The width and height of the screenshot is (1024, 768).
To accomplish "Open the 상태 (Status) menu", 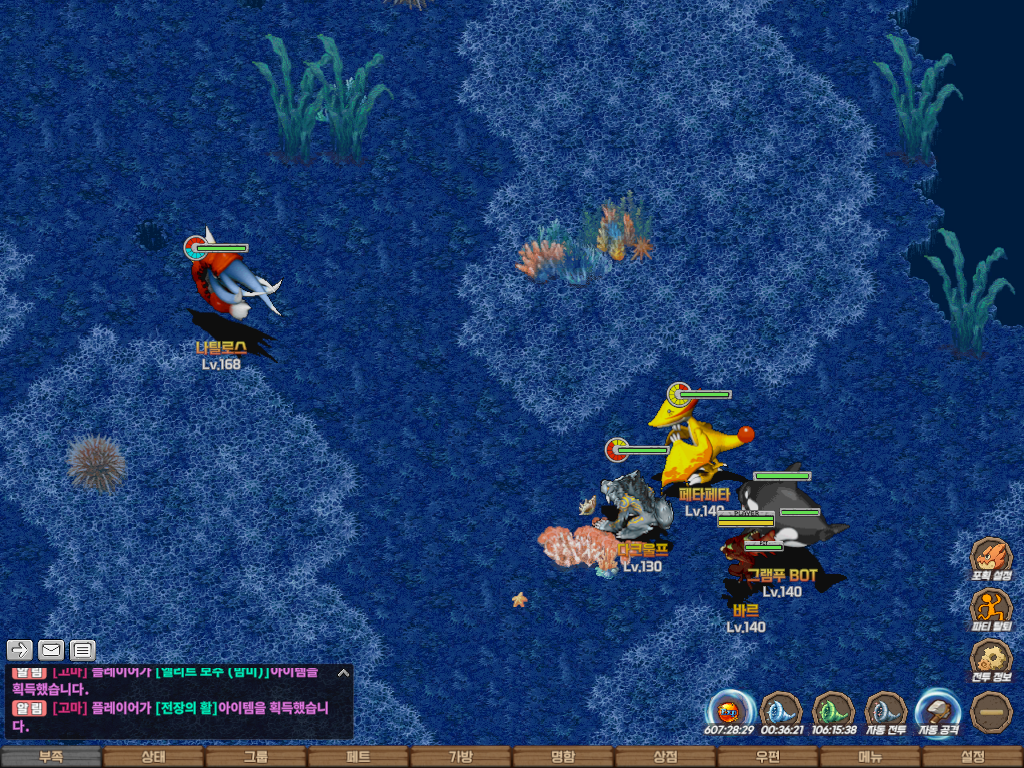I will pyautogui.click(x=153, y=757).
